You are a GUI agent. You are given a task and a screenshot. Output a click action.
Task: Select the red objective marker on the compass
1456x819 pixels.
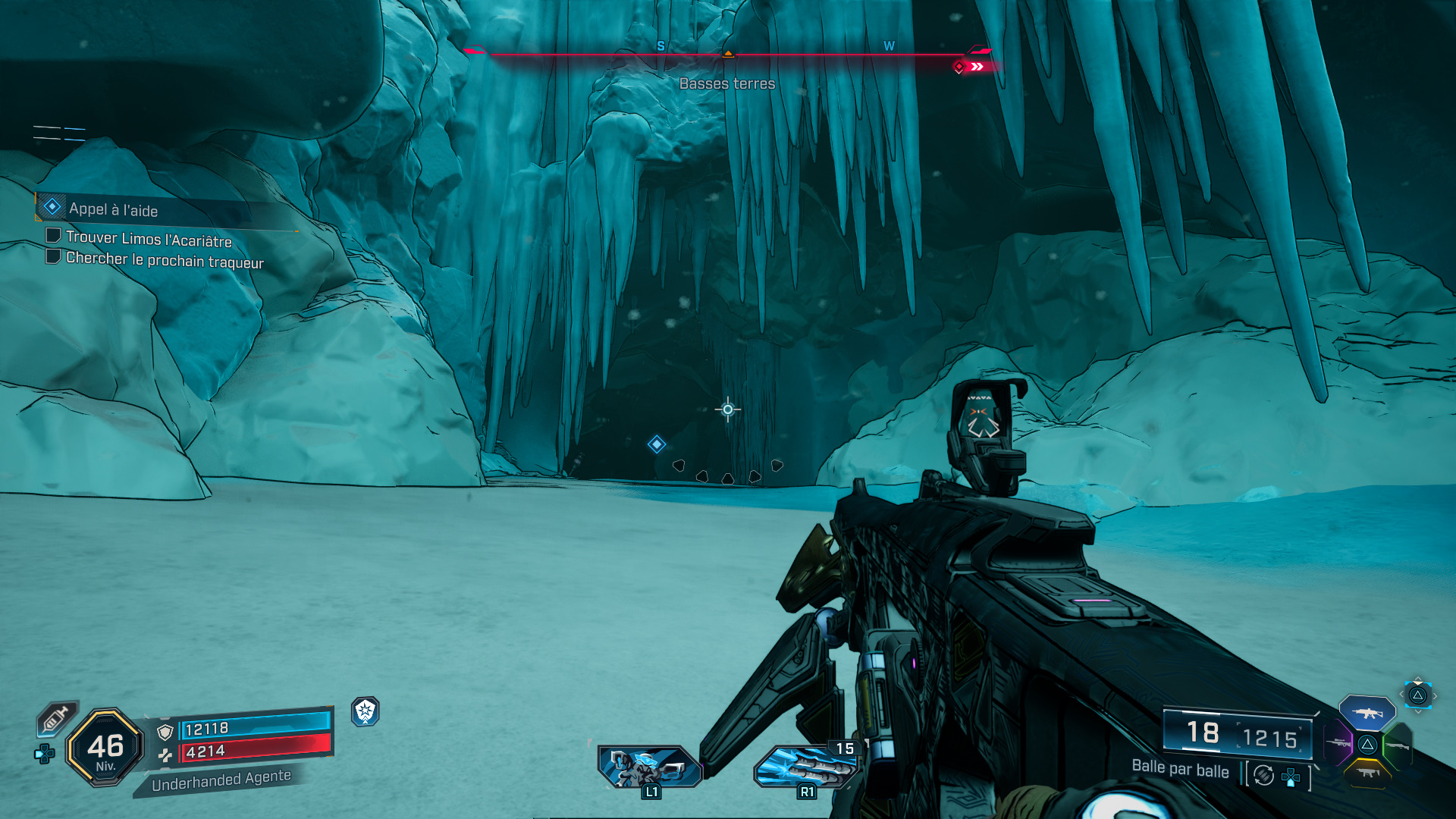pos(959,67)
